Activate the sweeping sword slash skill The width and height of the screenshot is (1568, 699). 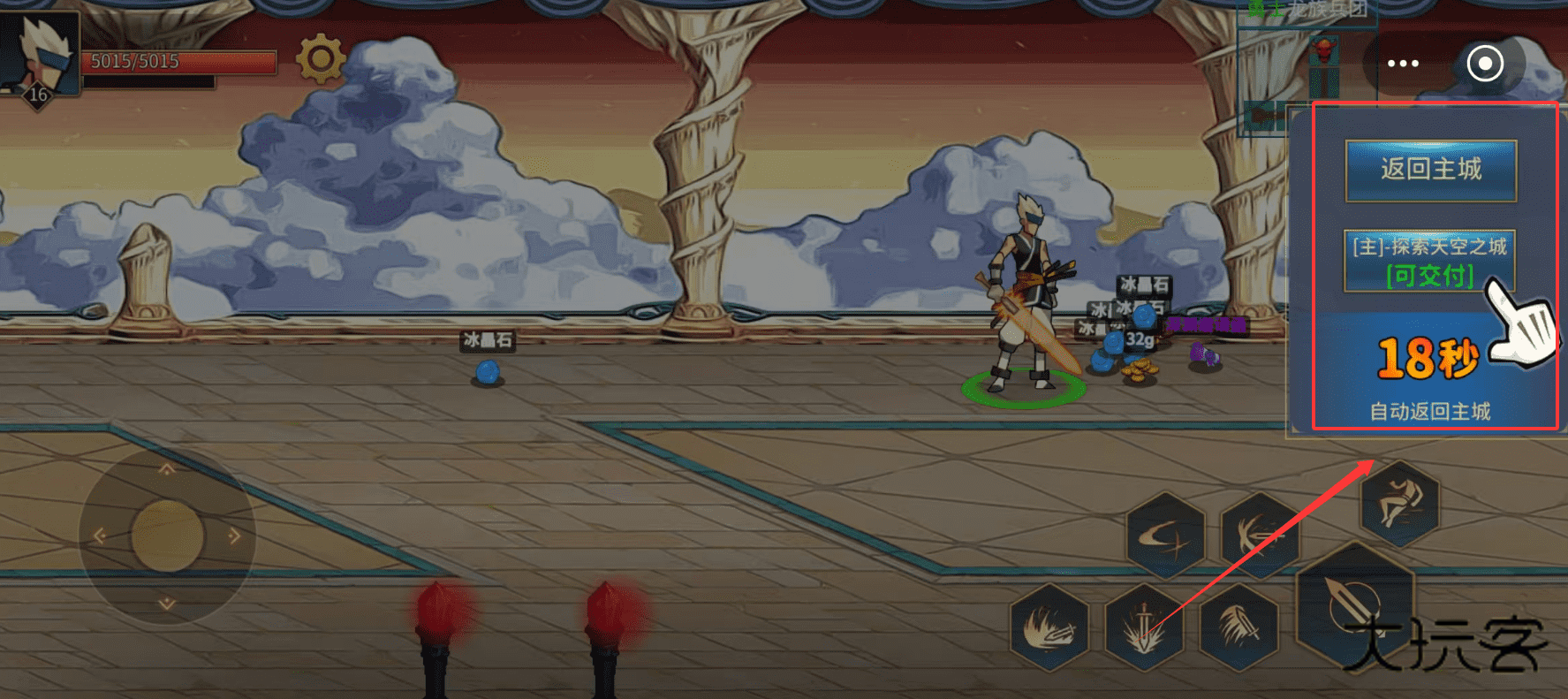tap(1238, 627)
